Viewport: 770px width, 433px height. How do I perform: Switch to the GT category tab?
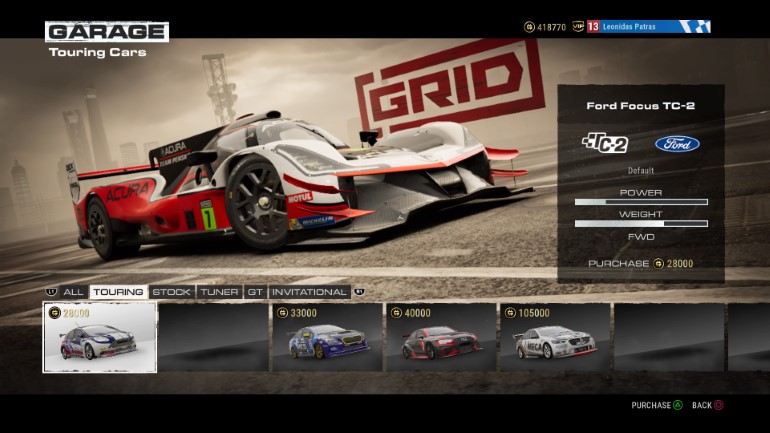(255, 292)
